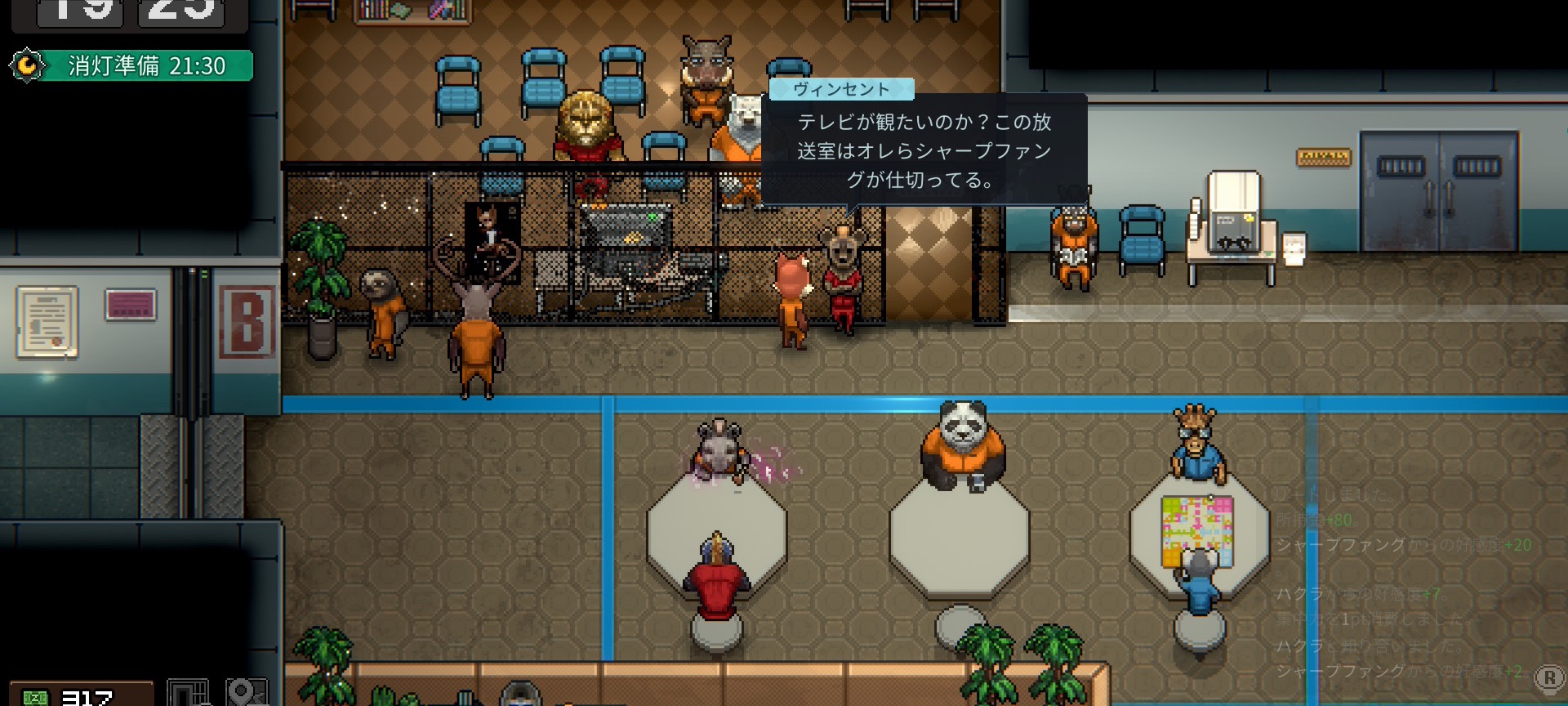Click the yellow wall sign near the doors
The width and height of the screenshot is (1568, 706).
coord(1323,155)
